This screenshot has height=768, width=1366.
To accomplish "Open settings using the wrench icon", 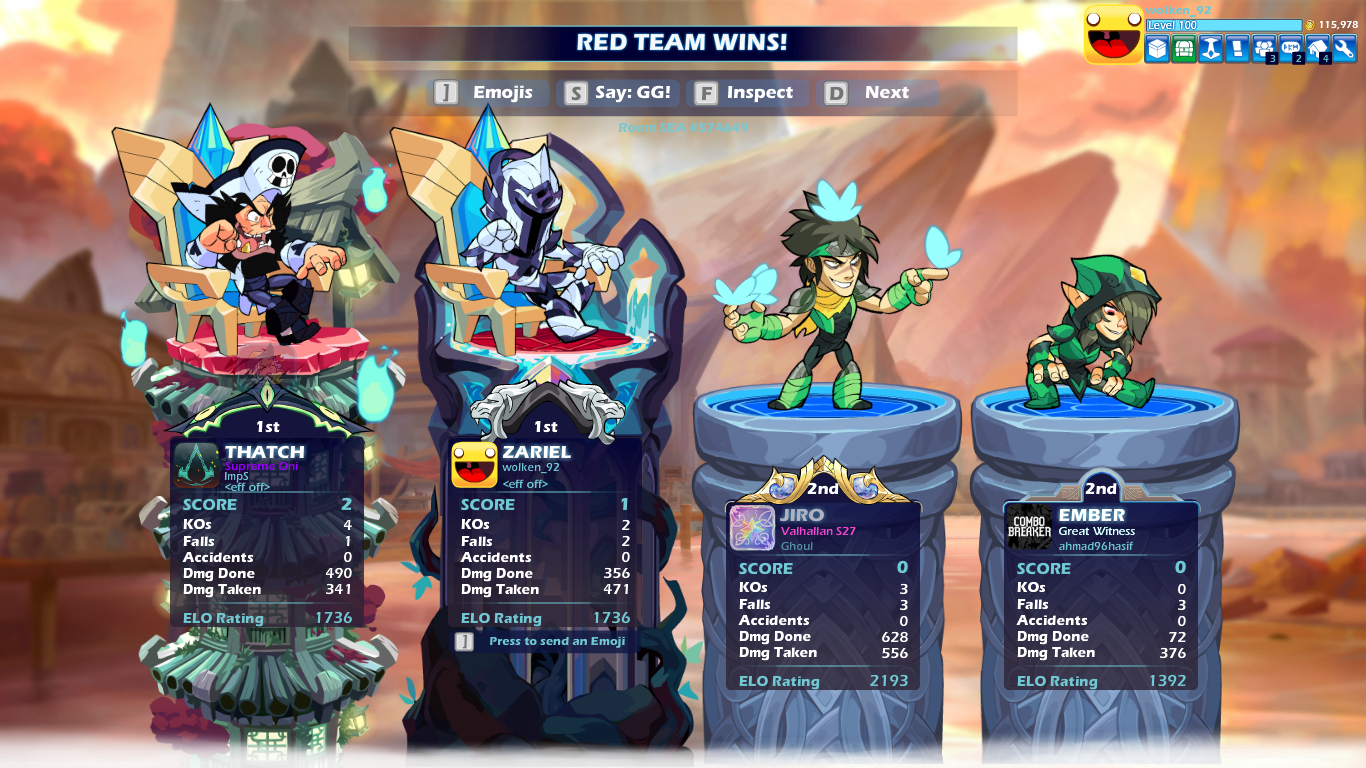I will 1345,47.
